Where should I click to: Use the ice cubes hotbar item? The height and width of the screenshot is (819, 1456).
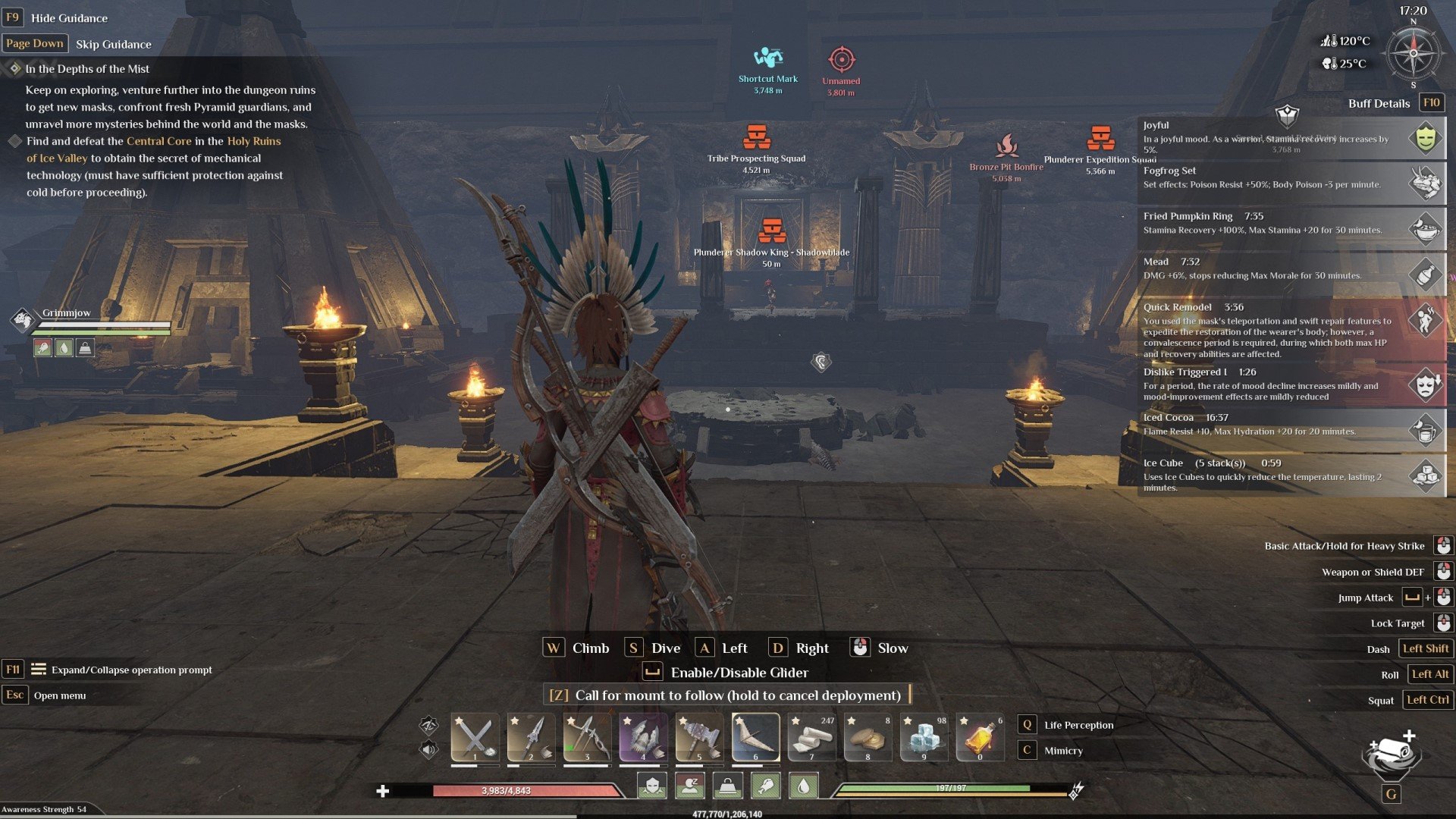pos(924,737)
